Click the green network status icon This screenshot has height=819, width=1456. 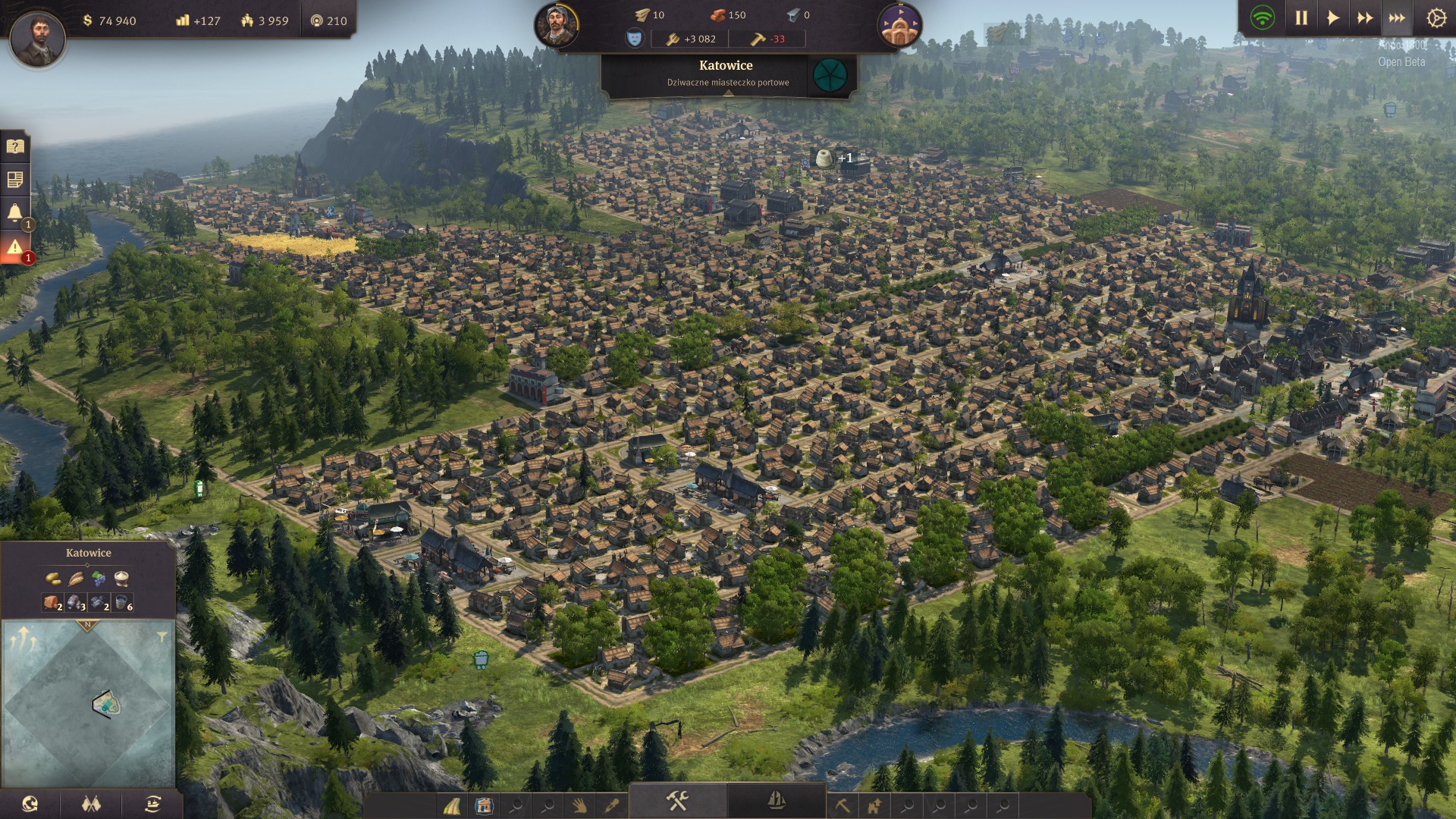click(1263, 18)
